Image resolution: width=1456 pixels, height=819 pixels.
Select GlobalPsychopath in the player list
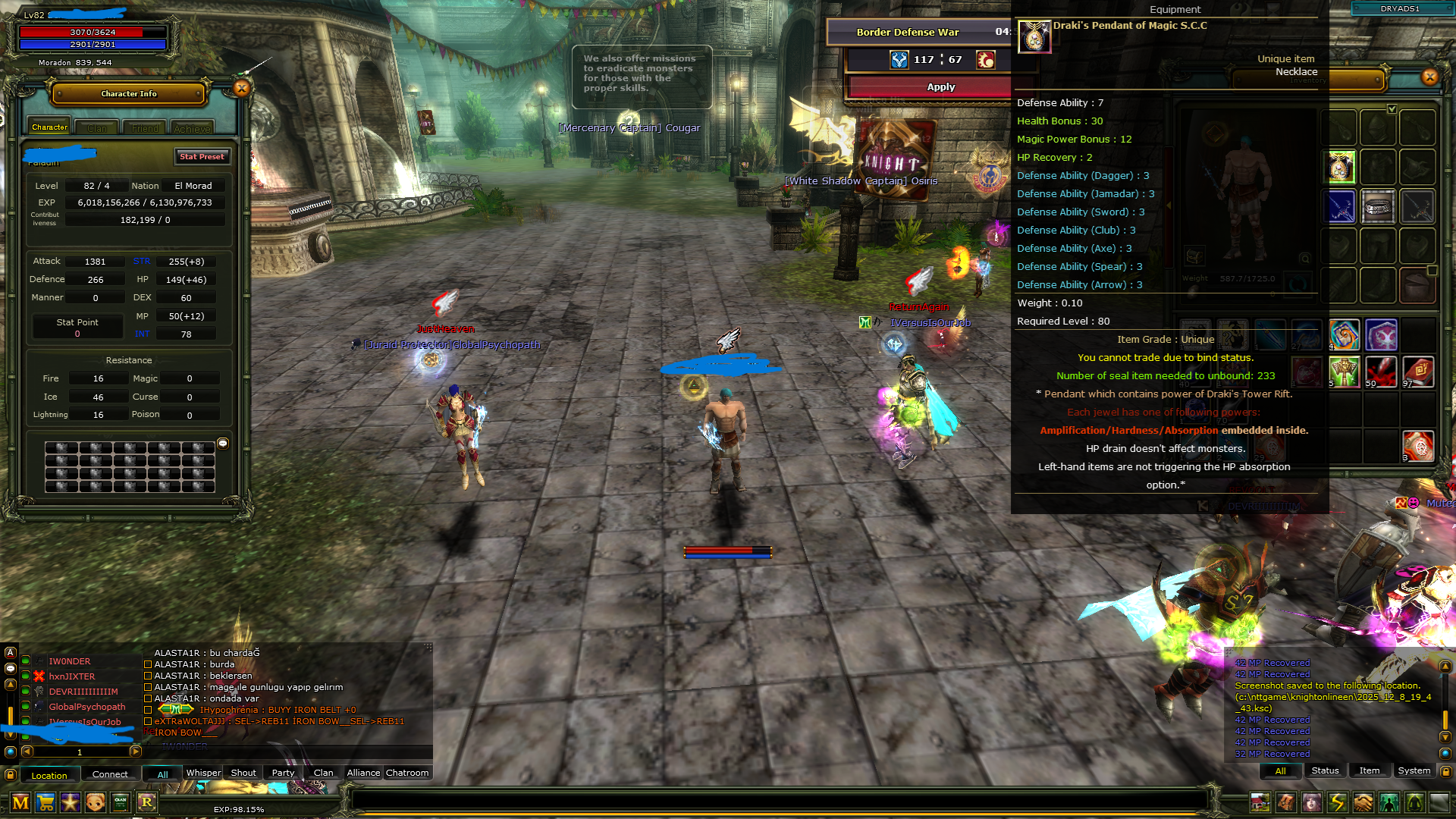pos(87,707)
